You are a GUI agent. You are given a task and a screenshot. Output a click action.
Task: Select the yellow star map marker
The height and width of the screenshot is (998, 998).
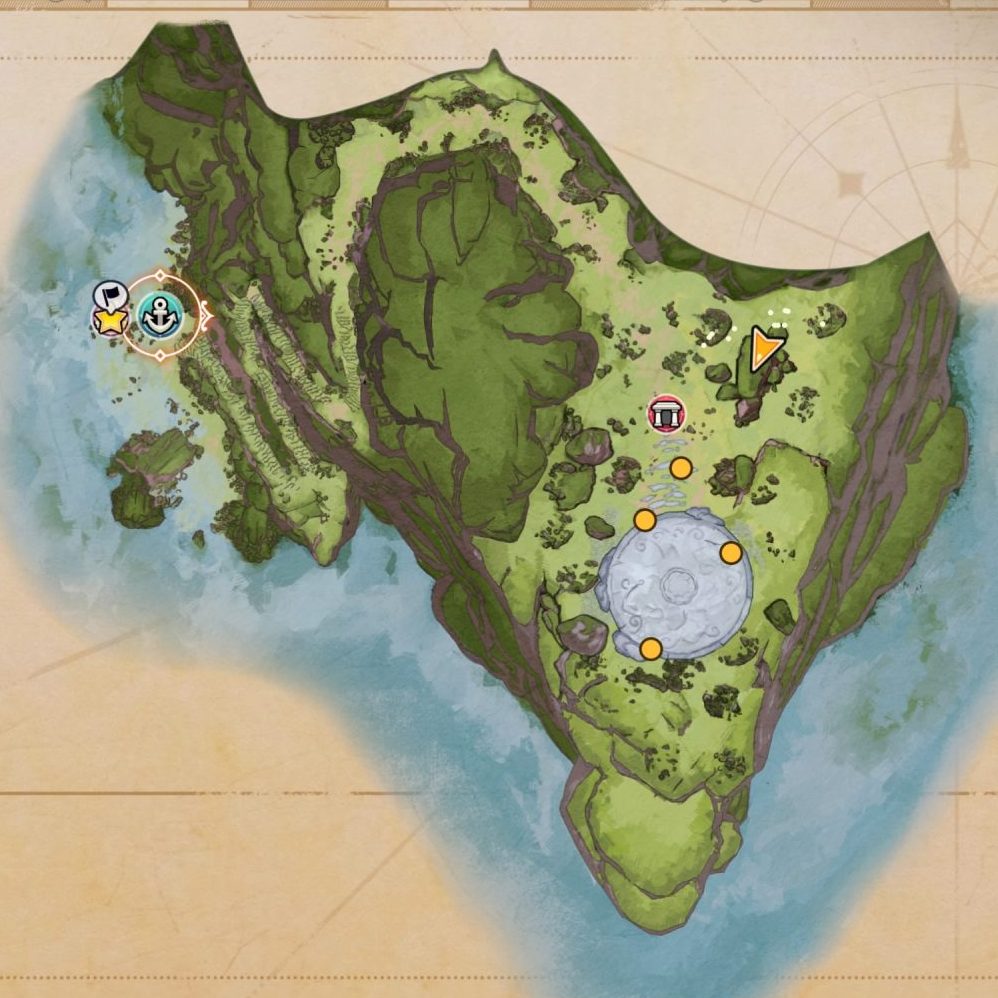point(109,321)
